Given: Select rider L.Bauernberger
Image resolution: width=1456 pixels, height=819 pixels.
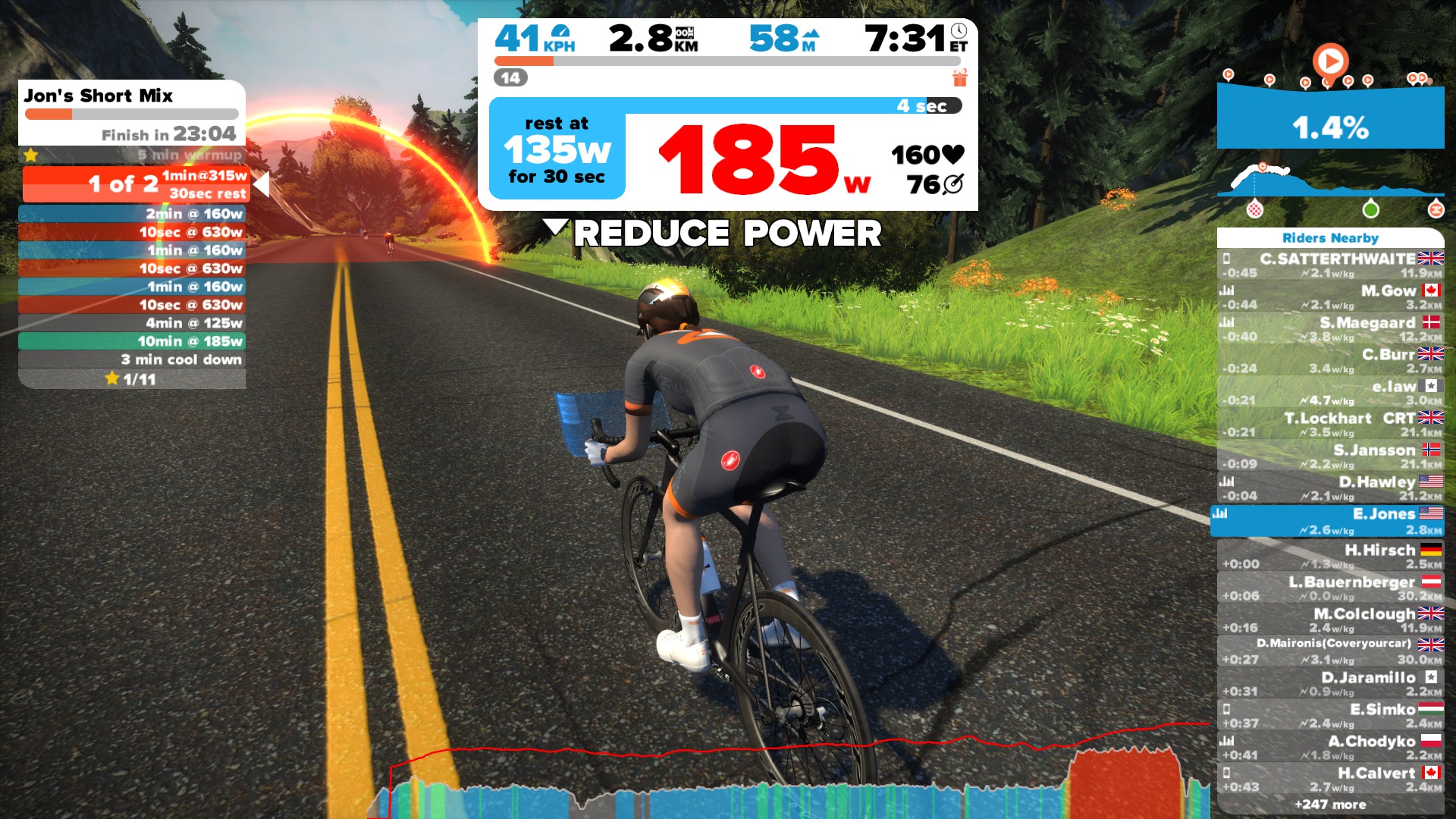Looking at the screenshot, I should [x=1331, y=588].
